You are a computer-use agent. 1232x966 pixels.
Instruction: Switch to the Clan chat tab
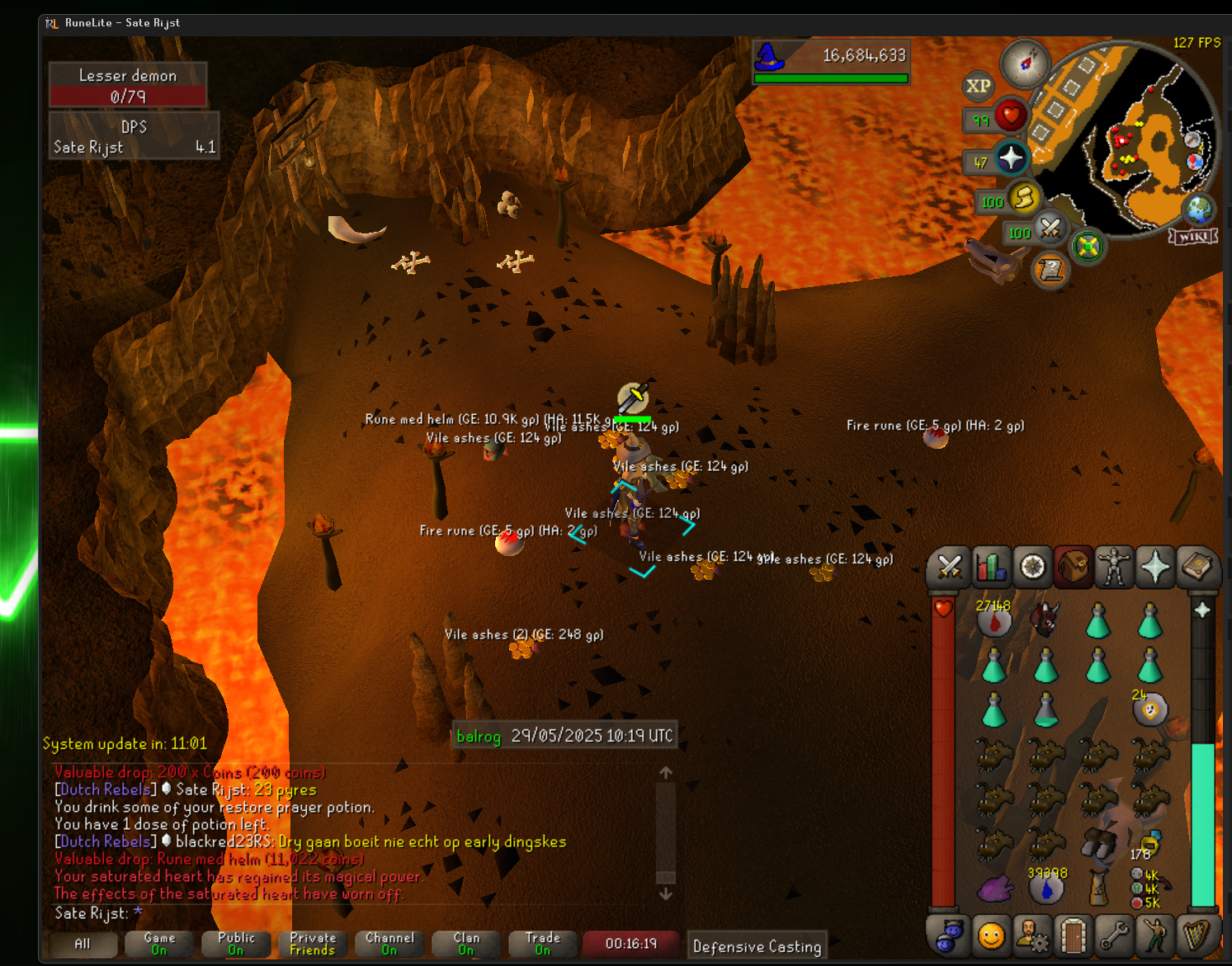[x=466, y=944]
